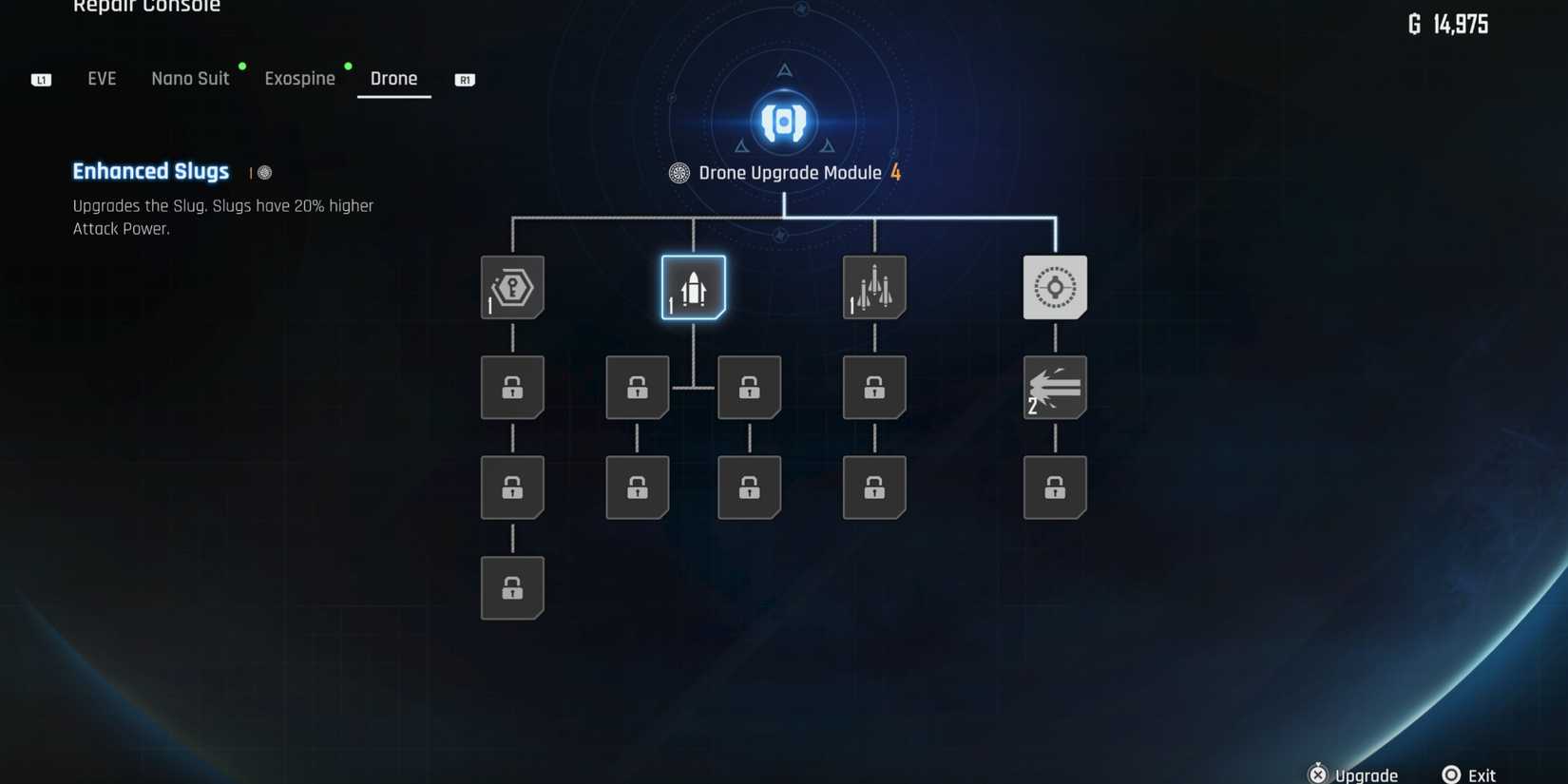Select the highlighted rocket upgrade node
Viewport: 1568px width, 784px height.
coord(693,287)
